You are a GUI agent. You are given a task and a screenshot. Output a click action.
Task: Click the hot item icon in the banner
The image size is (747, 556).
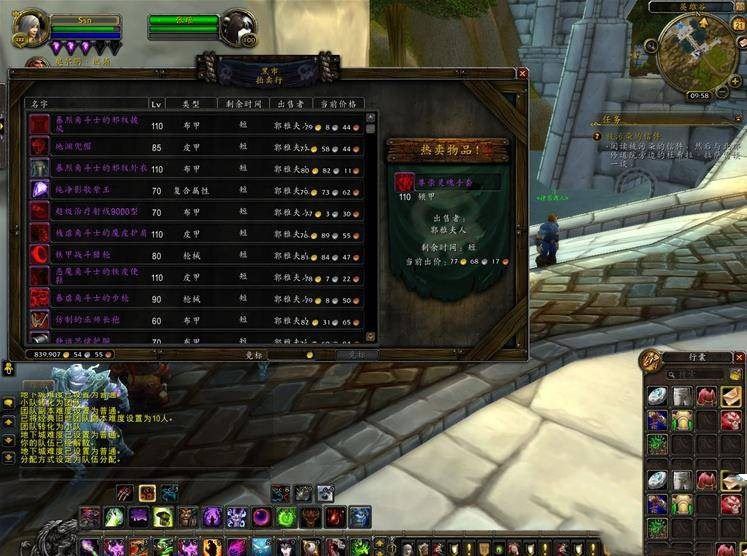(x=402, y=181)
